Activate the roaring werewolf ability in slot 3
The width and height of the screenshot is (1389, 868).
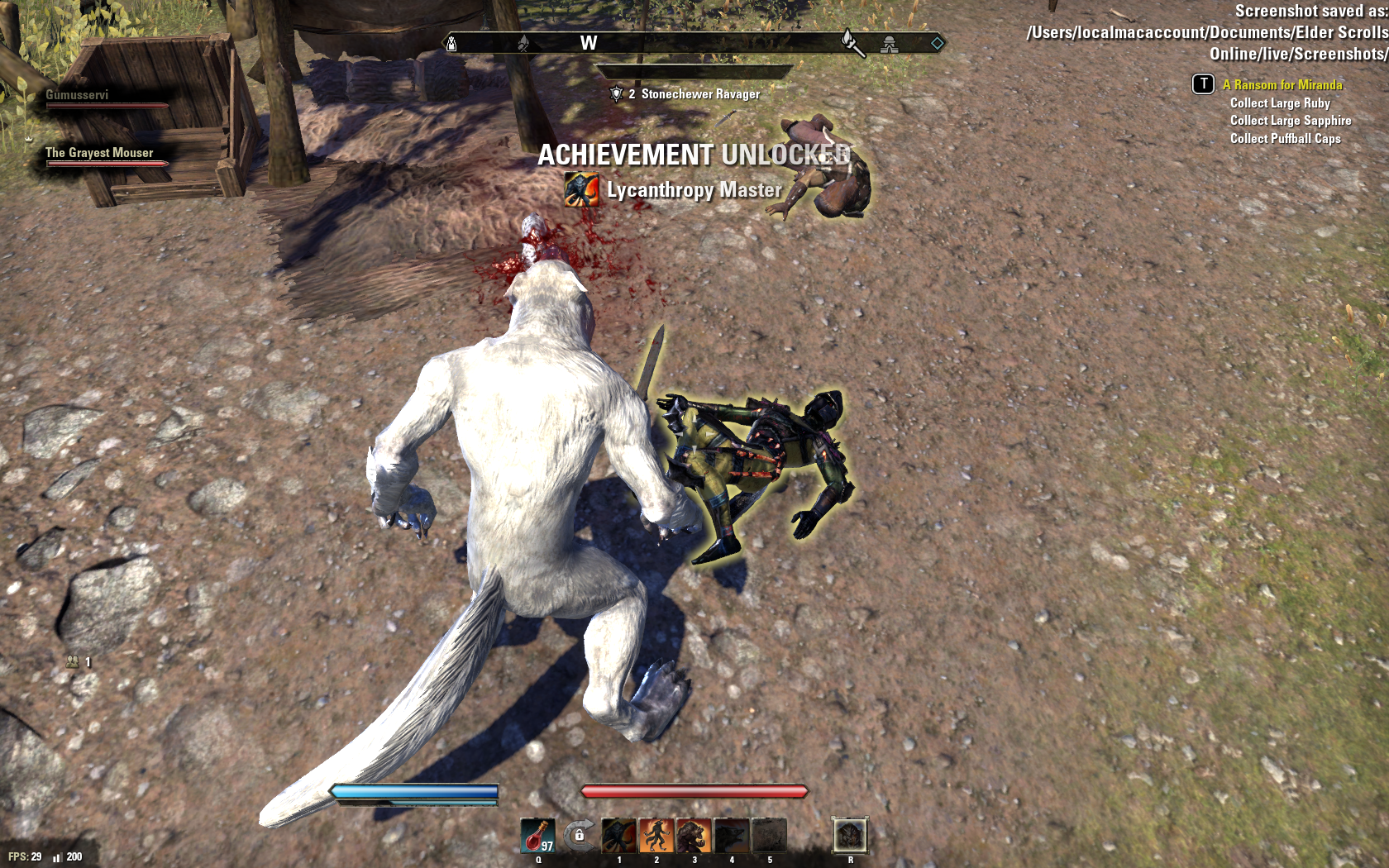(x=694, y=836)
